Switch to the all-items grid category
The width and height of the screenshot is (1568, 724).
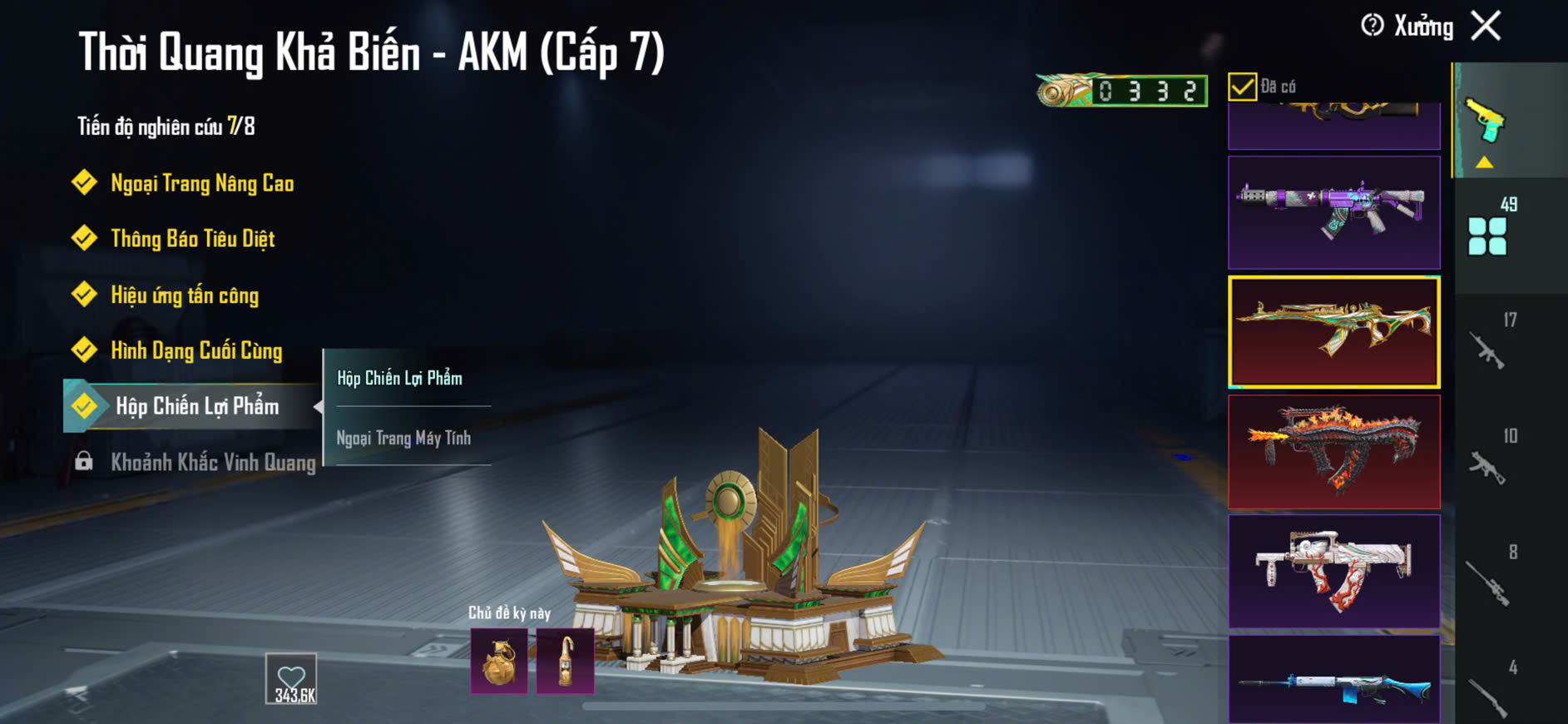(x=1487, y=236)
